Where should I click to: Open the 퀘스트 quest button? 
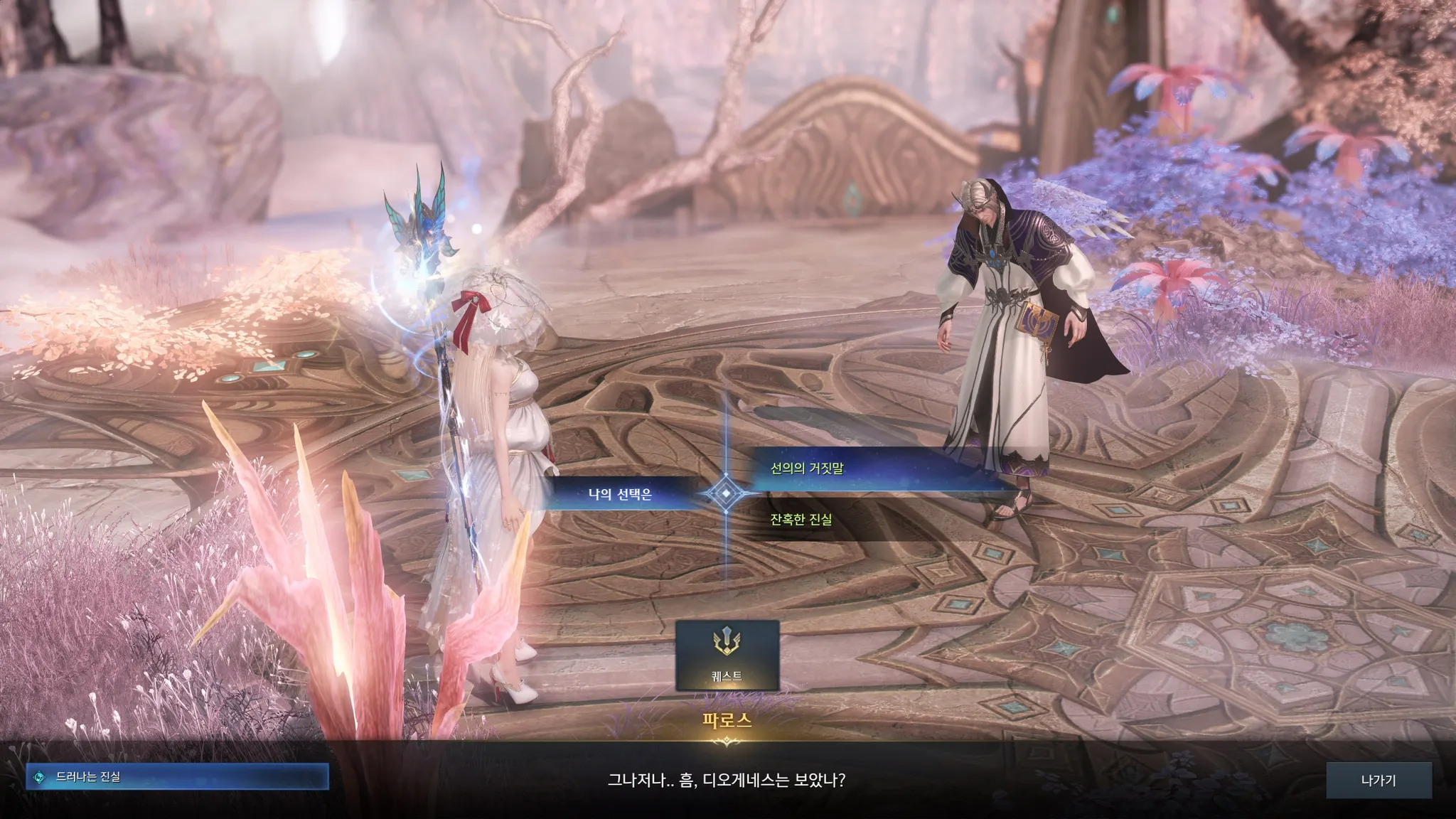(727, 655)
